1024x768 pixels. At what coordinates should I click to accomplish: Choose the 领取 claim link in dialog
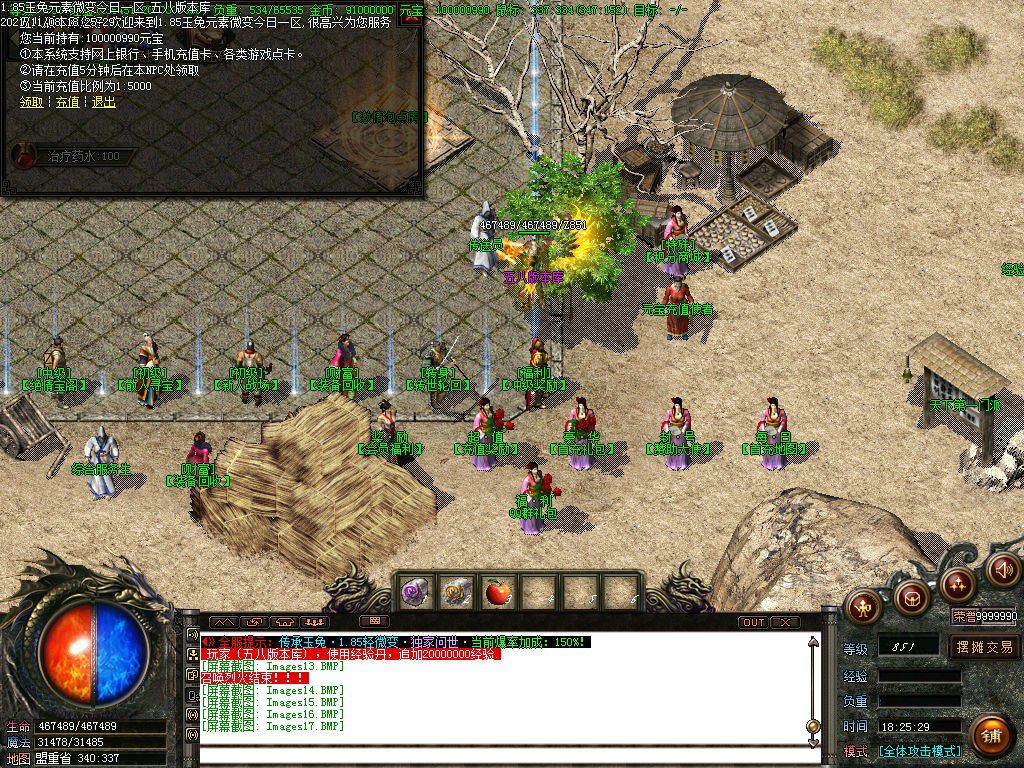(32, 102)
